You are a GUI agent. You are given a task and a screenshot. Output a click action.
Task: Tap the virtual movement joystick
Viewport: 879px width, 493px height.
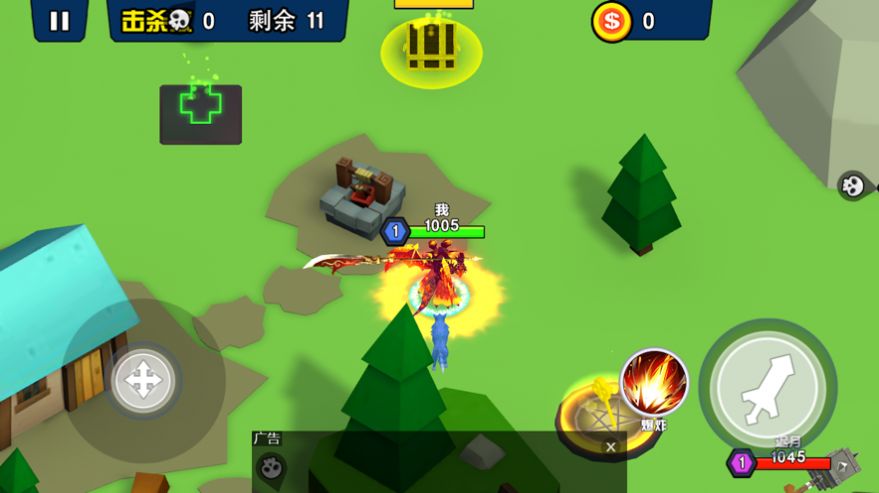tap(143, 381)
